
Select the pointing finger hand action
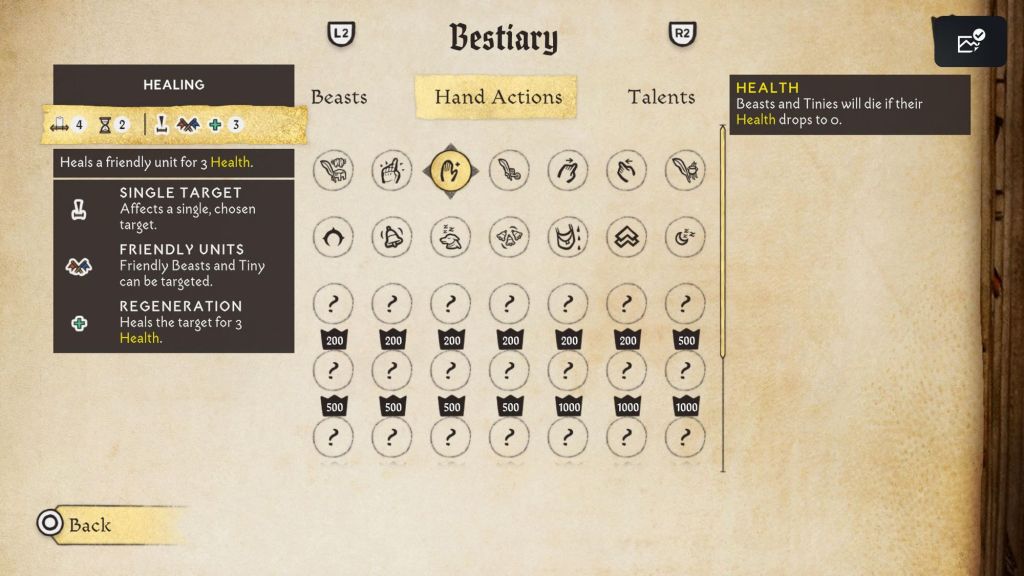point(391,171)
